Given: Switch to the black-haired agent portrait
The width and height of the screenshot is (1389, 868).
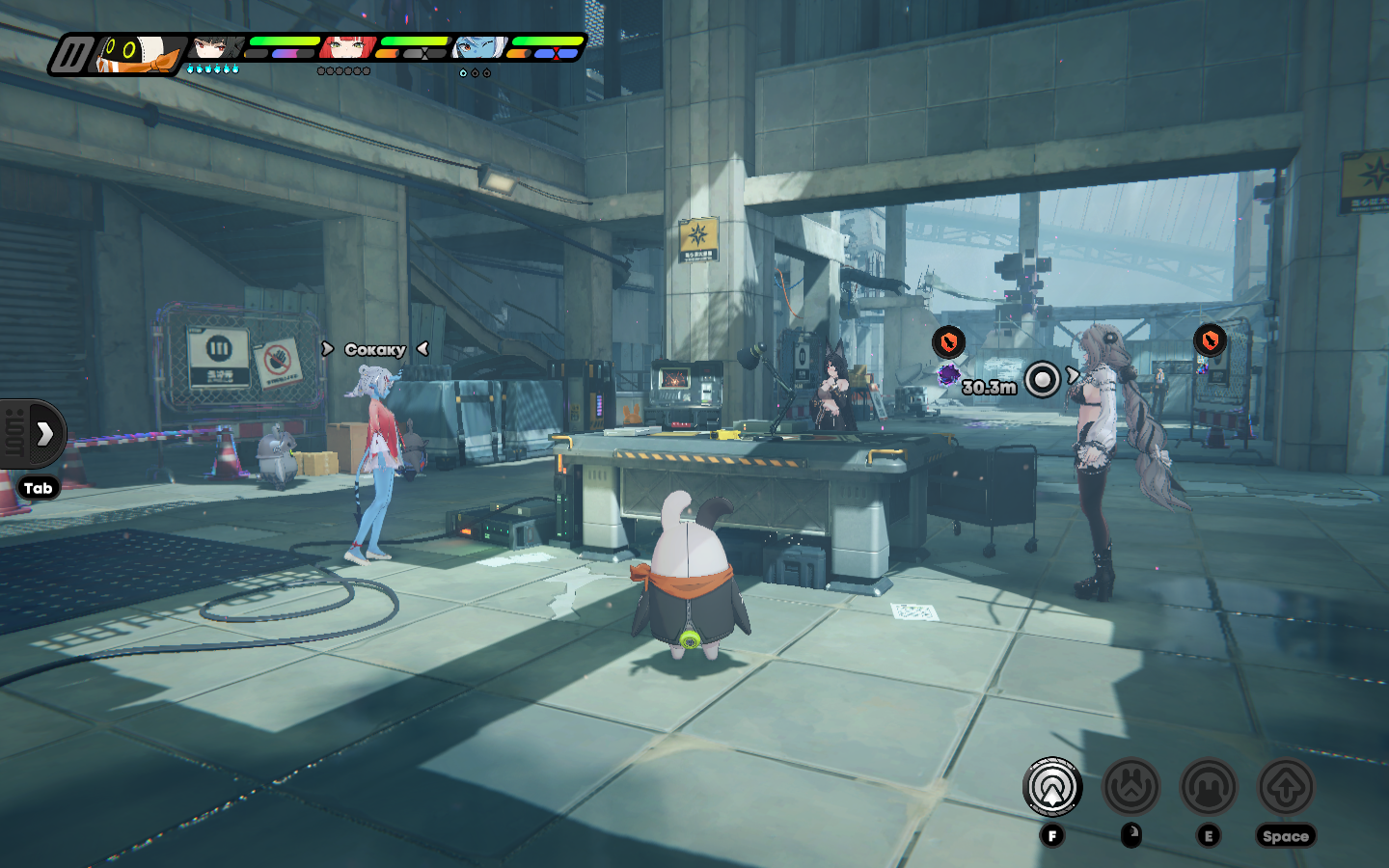Looking at the screenshot, I should (x=215, y=48).
